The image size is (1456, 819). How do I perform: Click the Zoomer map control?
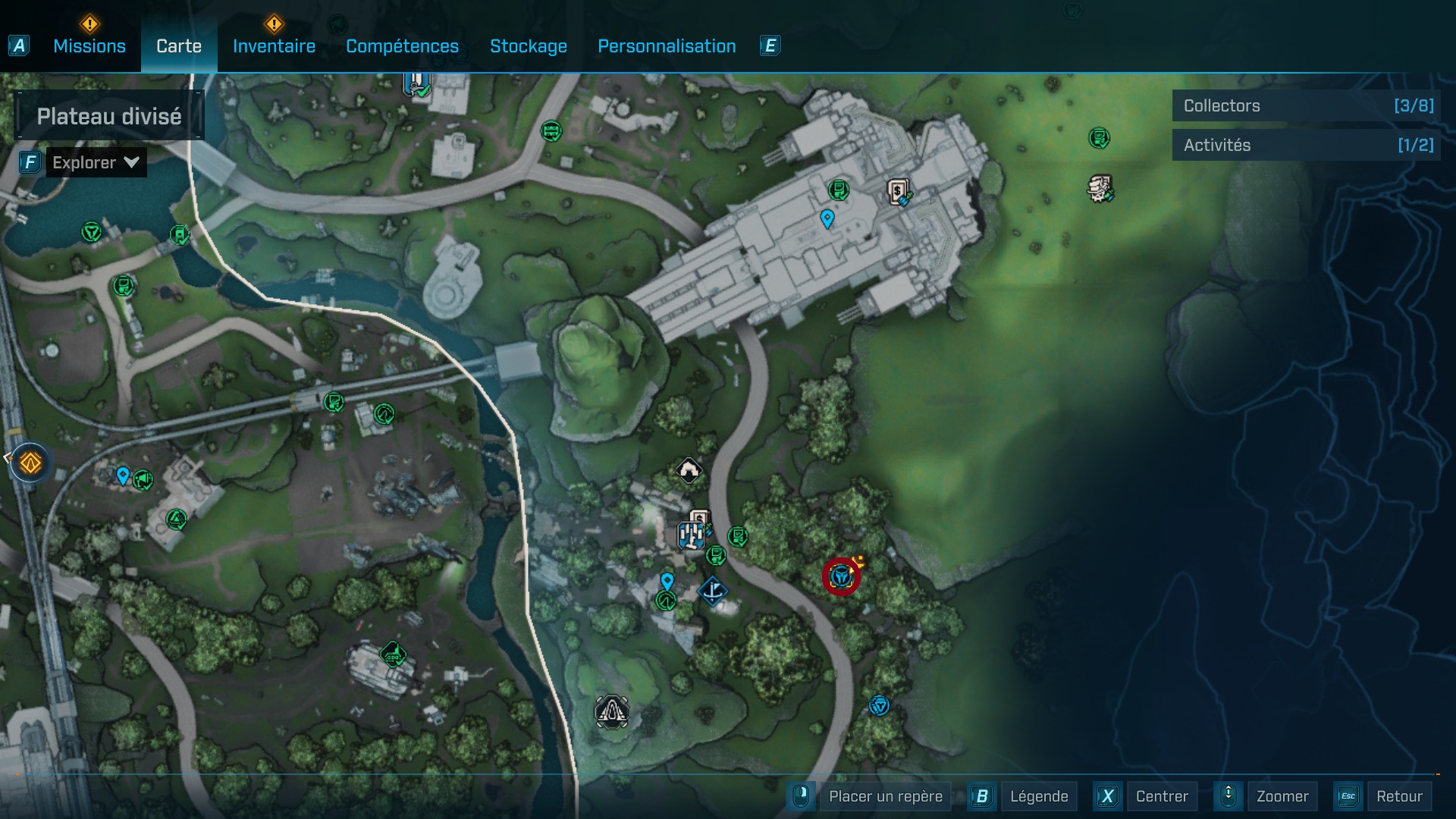pos(1282,796)
